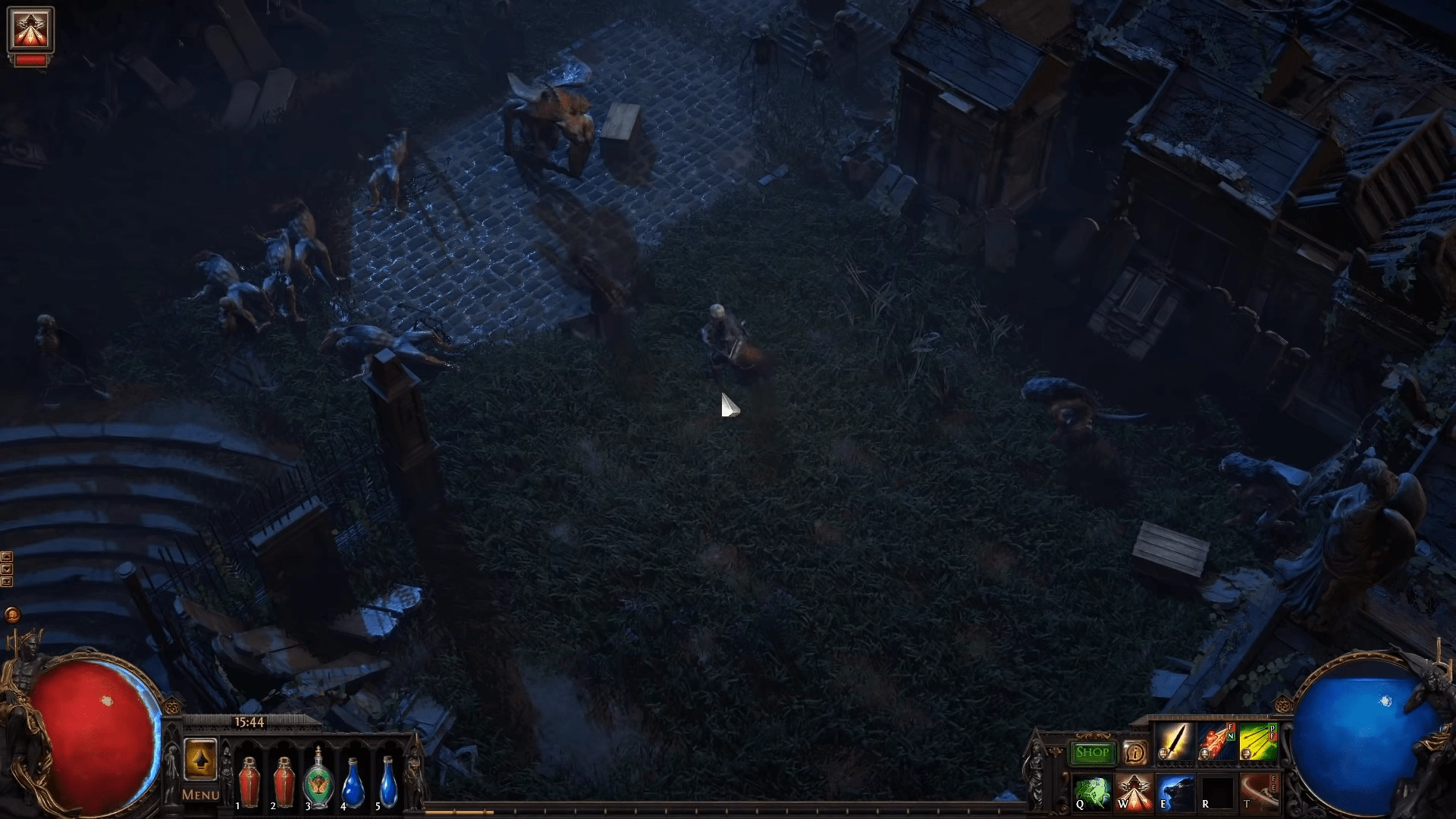Select the green multi-arrow skill
Image resolution: width=1456 pixels, height=819 pixels.
[1259, 742]
